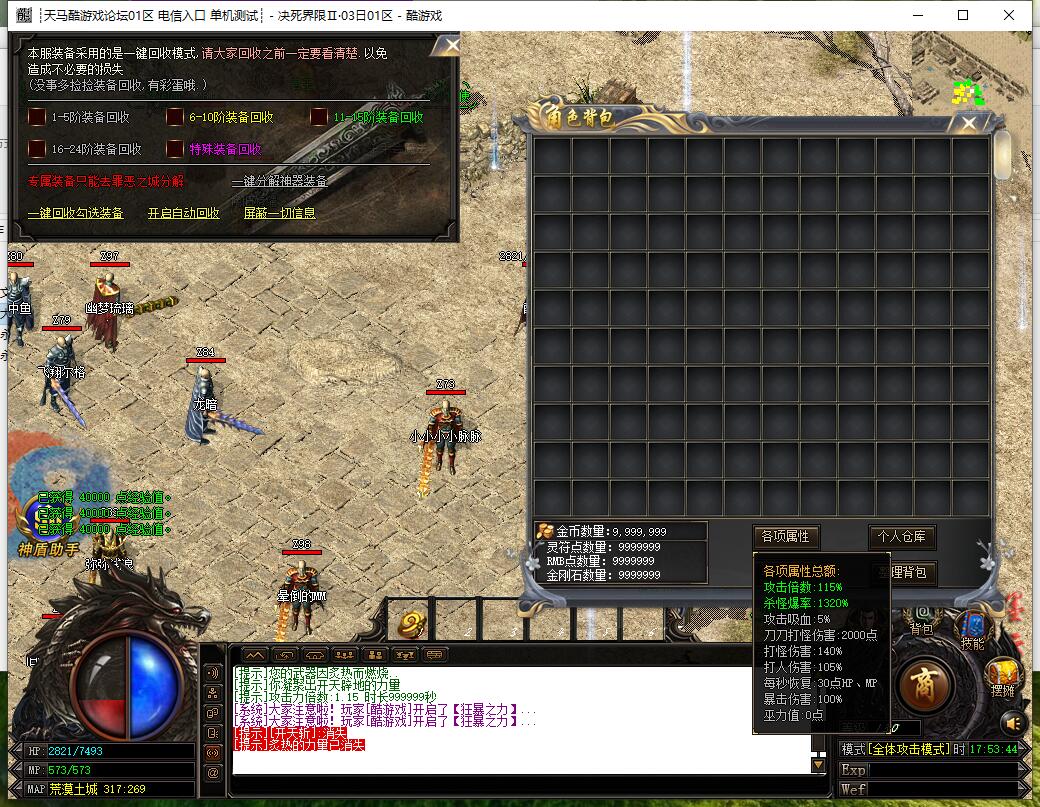
Task: Close the equipment recycle panel
Action: coord(452,45)
